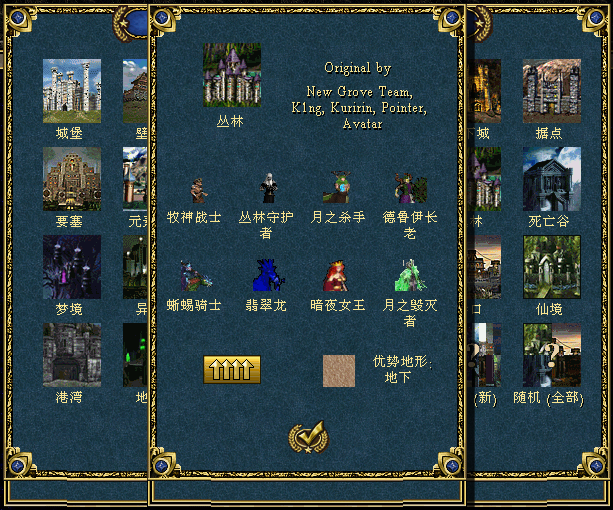613x510 pixels.
Task: Click the 牧神战士 creature icon
Action: pos(197,190)
